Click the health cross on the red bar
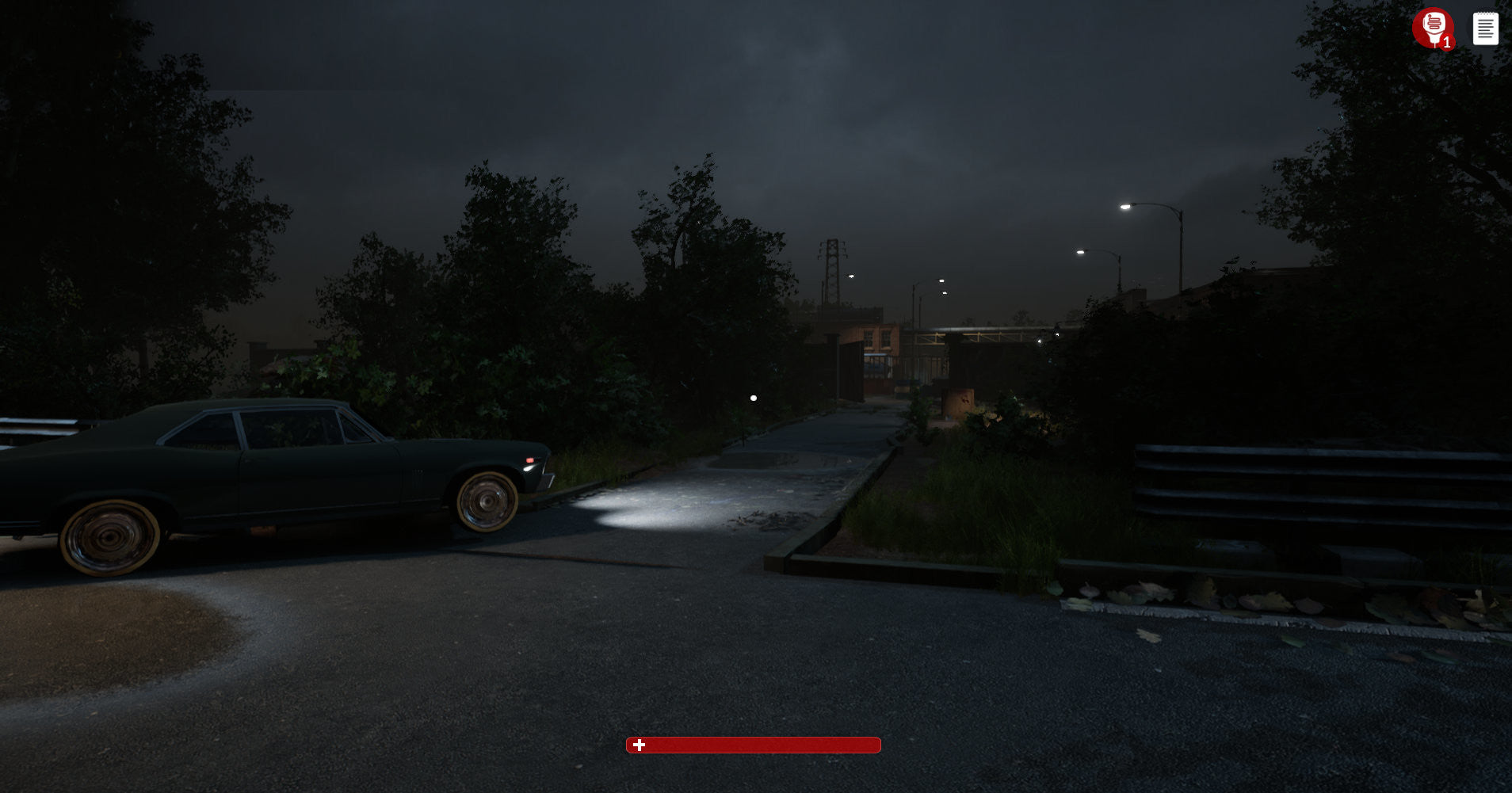The width and height of the screenshot is (1512, 793). [x=639, y=745]
